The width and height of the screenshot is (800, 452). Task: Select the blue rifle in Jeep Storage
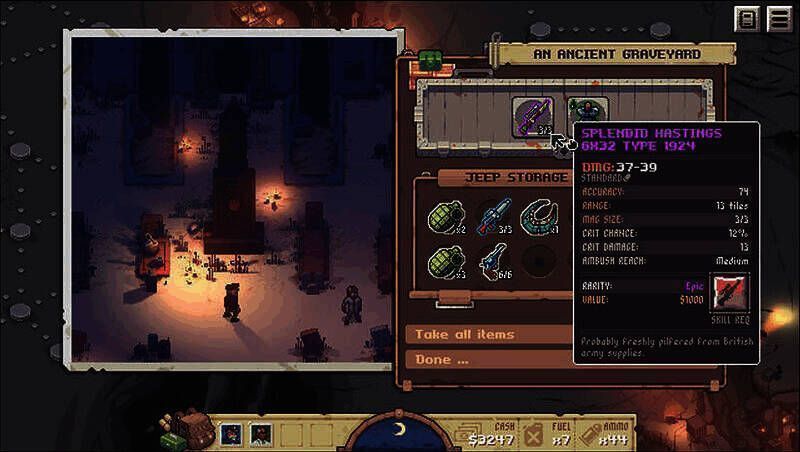click(x=494, y=217)
